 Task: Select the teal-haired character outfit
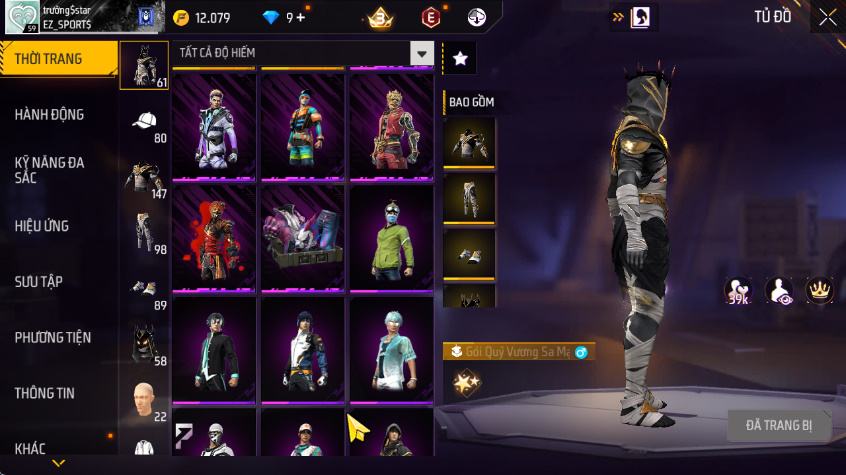[391, 350]
